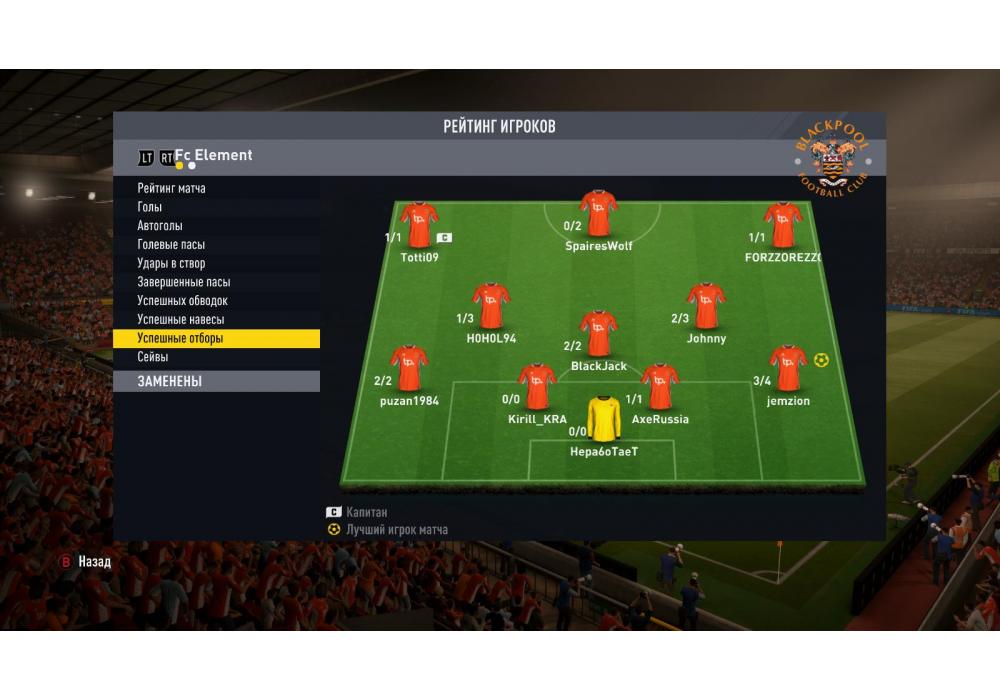Open the Голевые пасы statistic

(171, 245)
